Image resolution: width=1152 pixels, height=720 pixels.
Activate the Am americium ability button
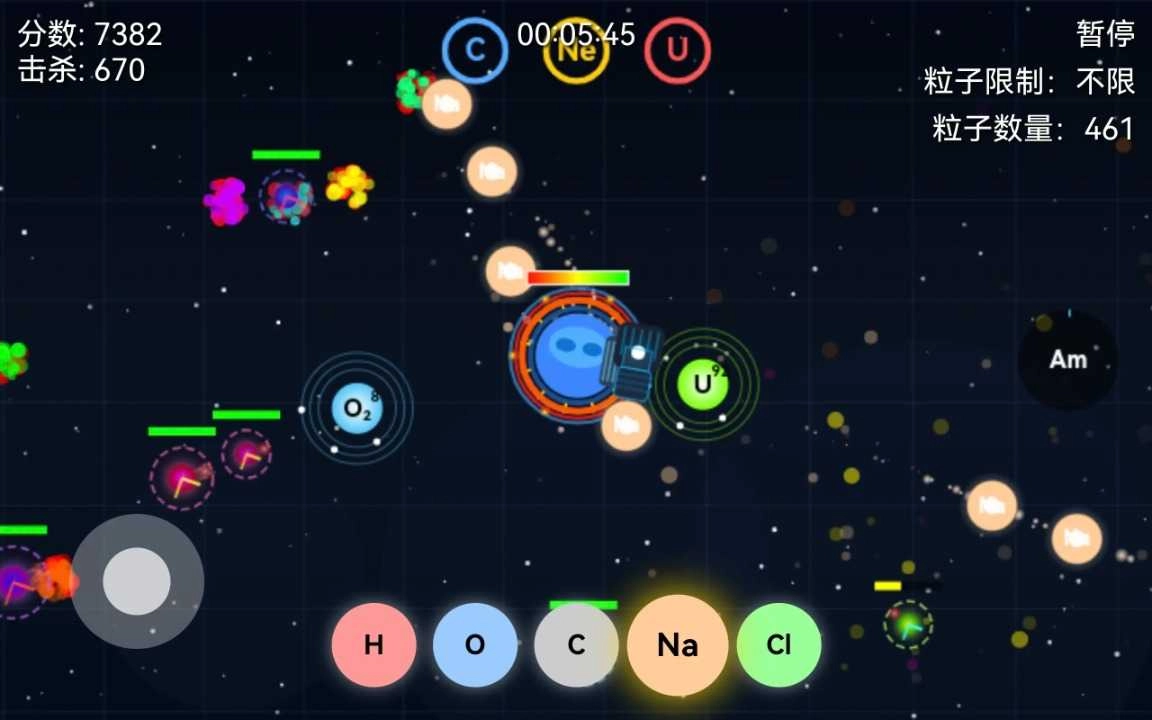[1068, 360]
